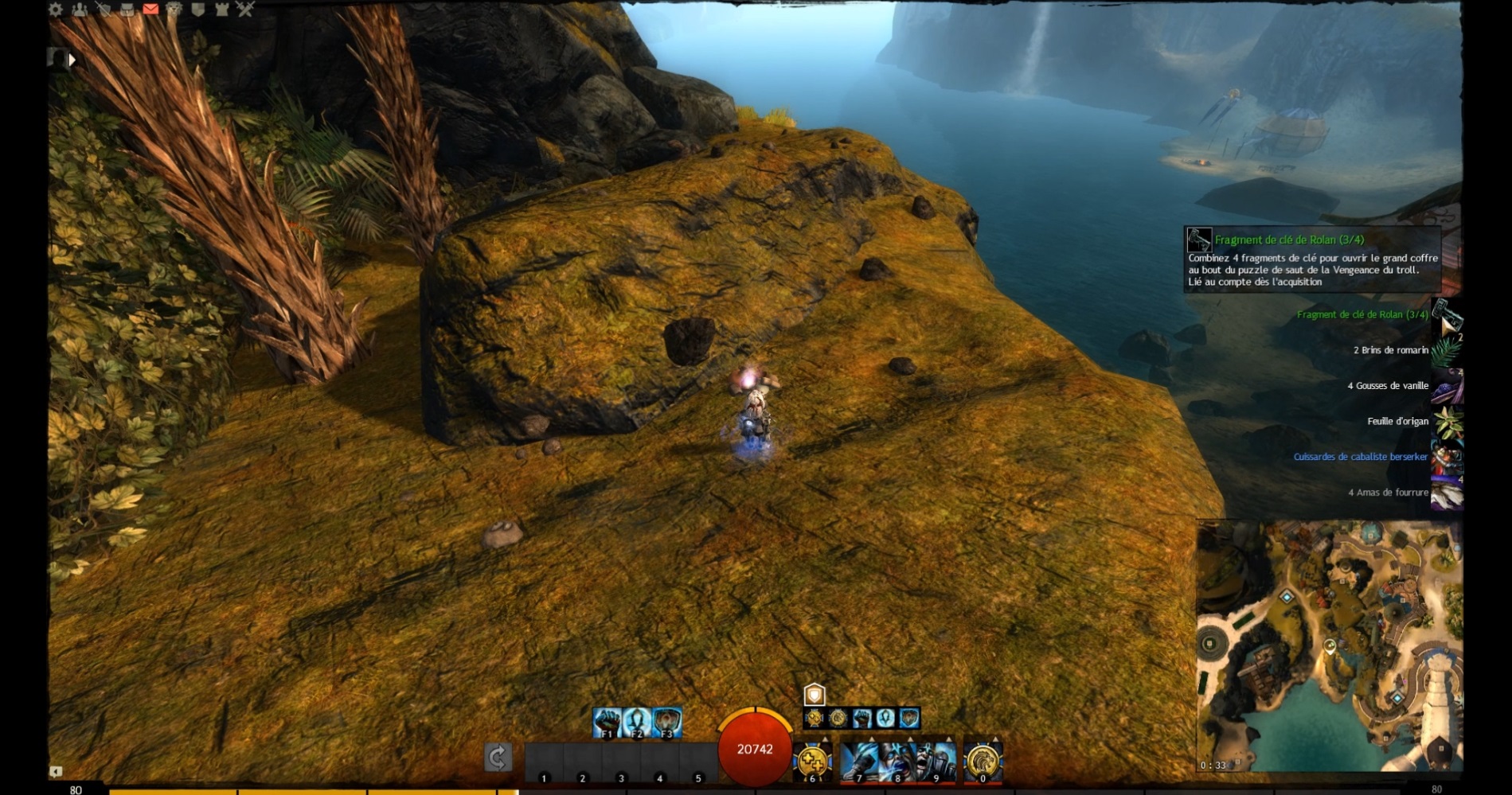
Task: Click the Fragment de clé de Rolan loot icon
Action: (1447, 315)
